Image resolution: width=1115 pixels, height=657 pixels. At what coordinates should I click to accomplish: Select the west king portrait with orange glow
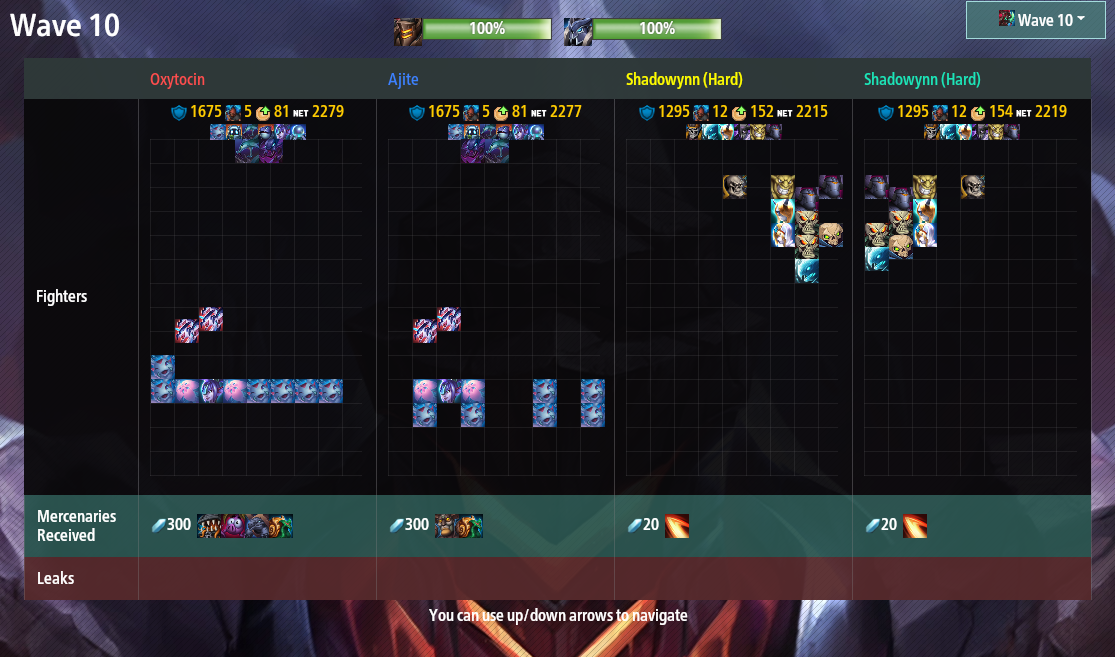tap(407, 30)
